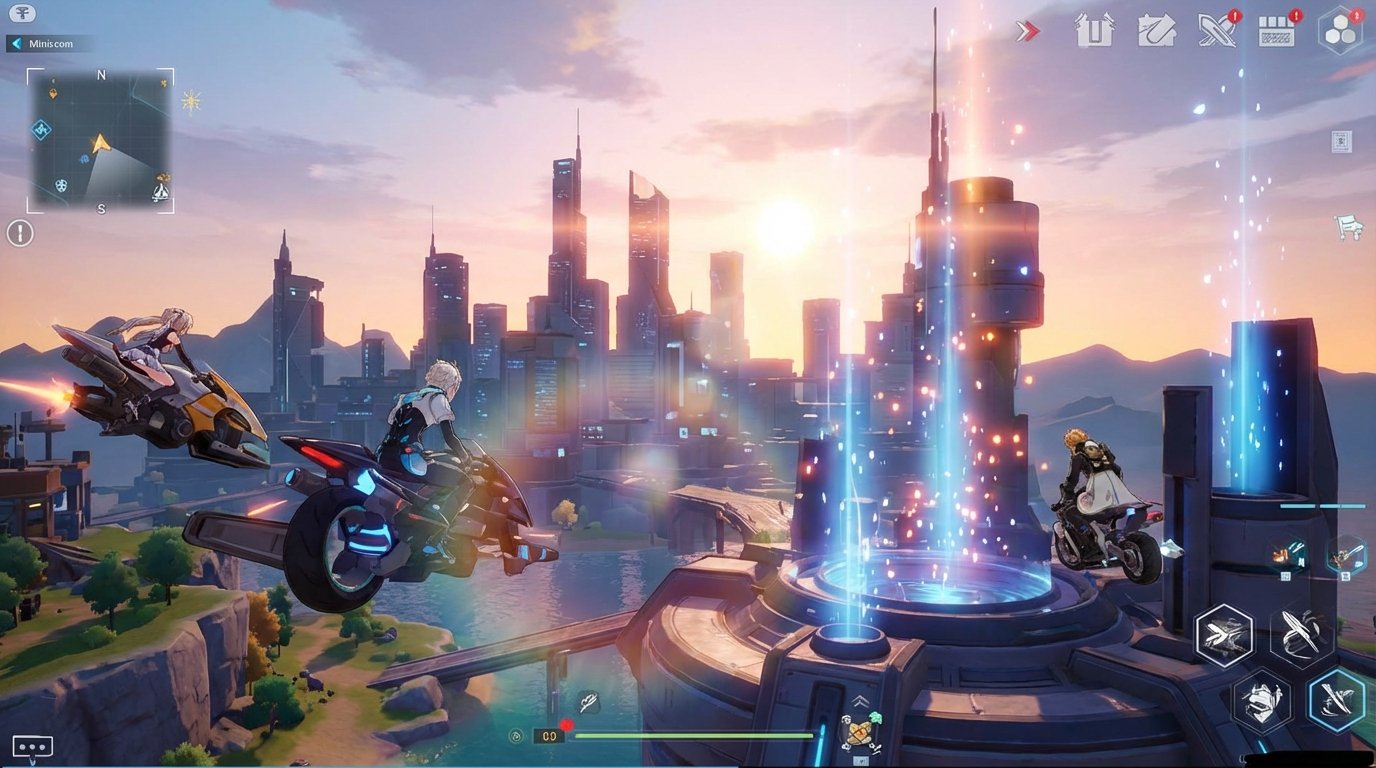Open the food satiety icon near the stamina bar
Image resolution: width=1376 pixels, height=768 pixels.
tap(516, 735)
